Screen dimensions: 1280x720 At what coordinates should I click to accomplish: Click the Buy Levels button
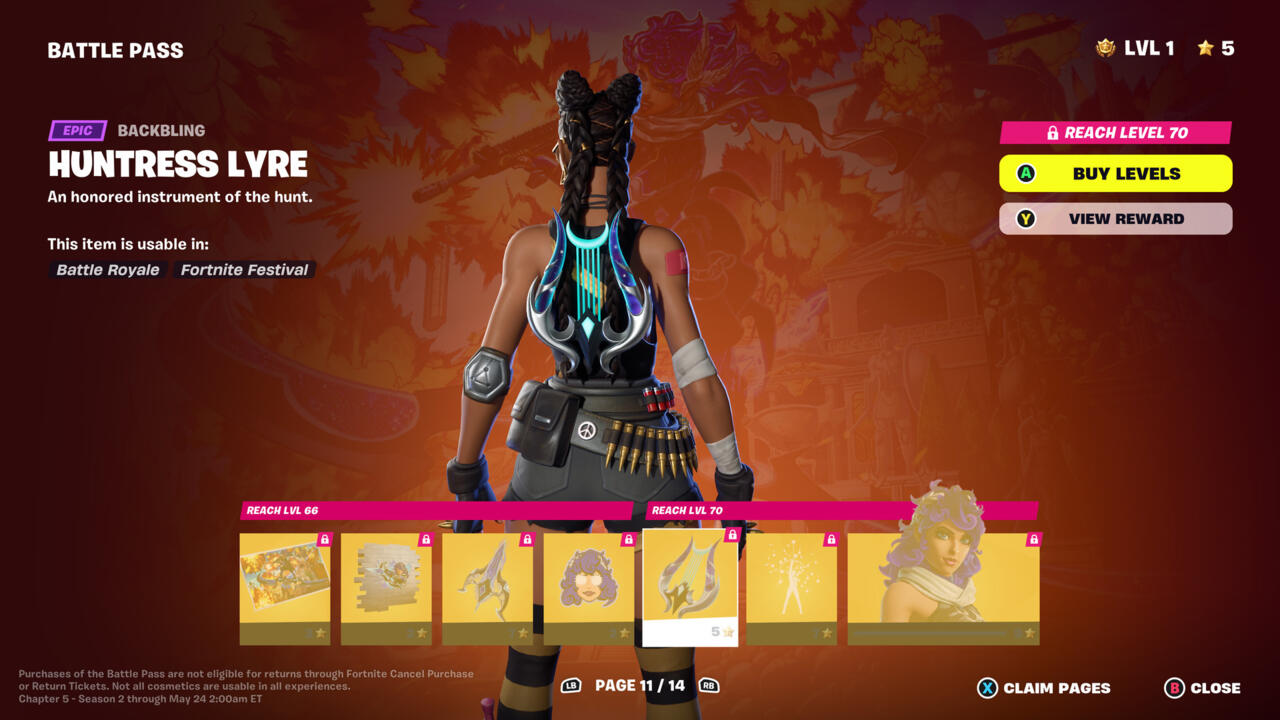(1115, 173)
